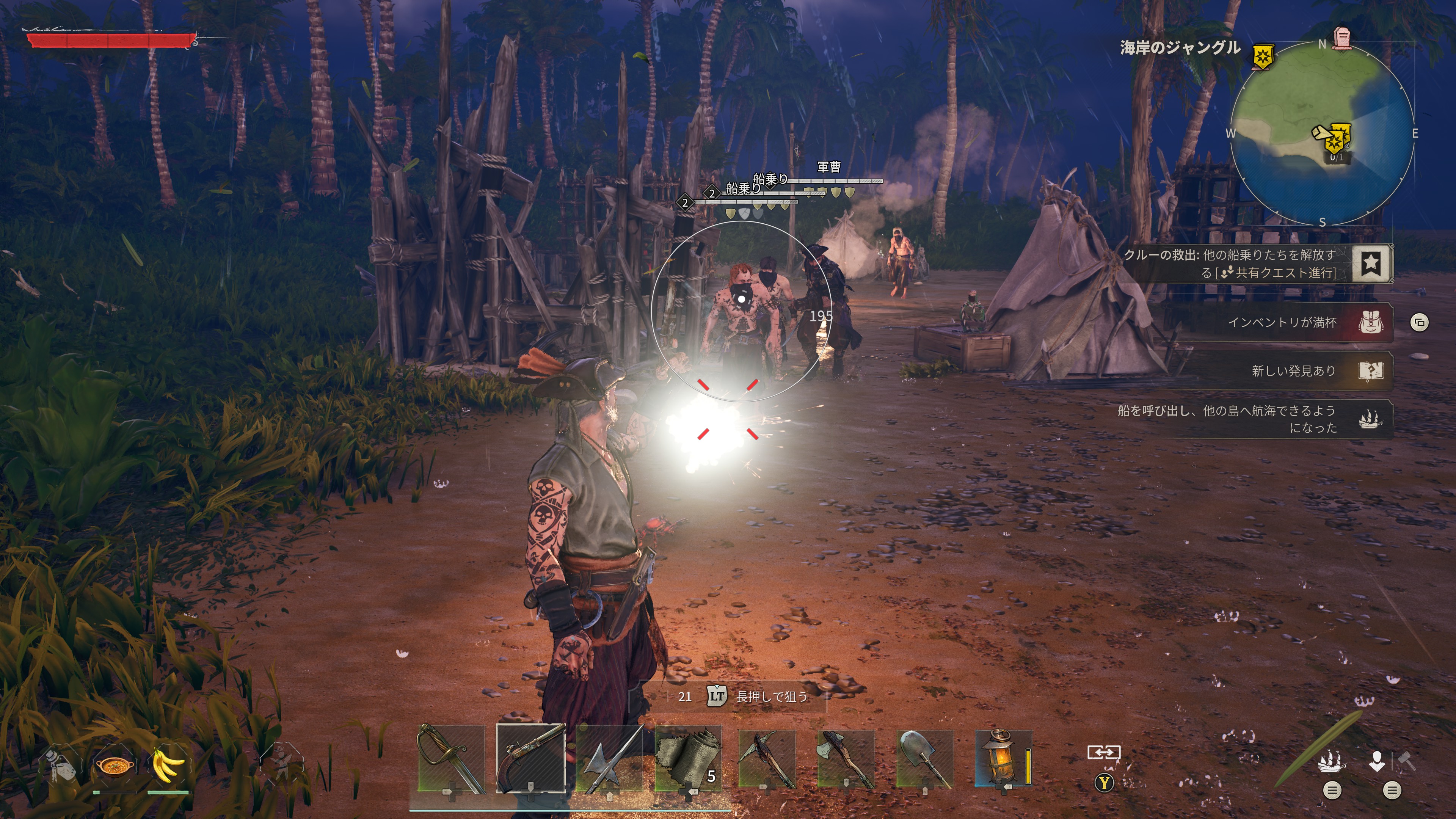Select the saber sword hotbar slot

[451, 758]
